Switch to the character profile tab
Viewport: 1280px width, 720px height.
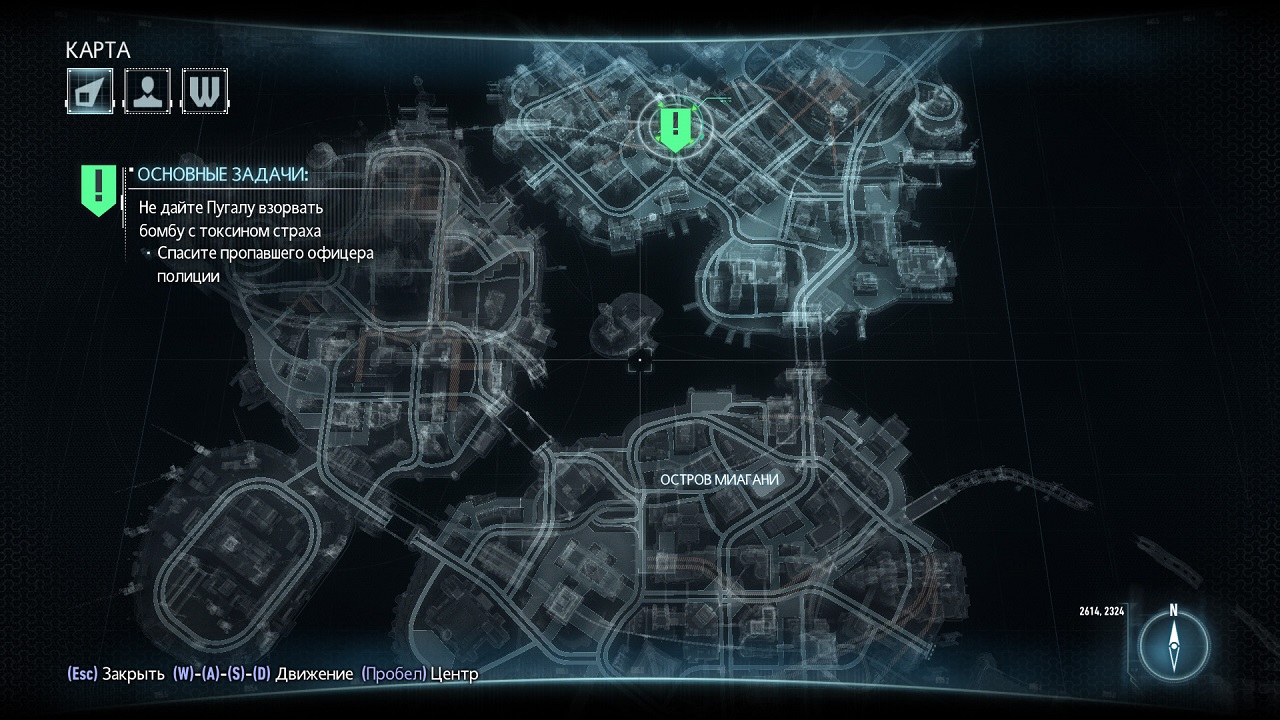coord(147,91)
